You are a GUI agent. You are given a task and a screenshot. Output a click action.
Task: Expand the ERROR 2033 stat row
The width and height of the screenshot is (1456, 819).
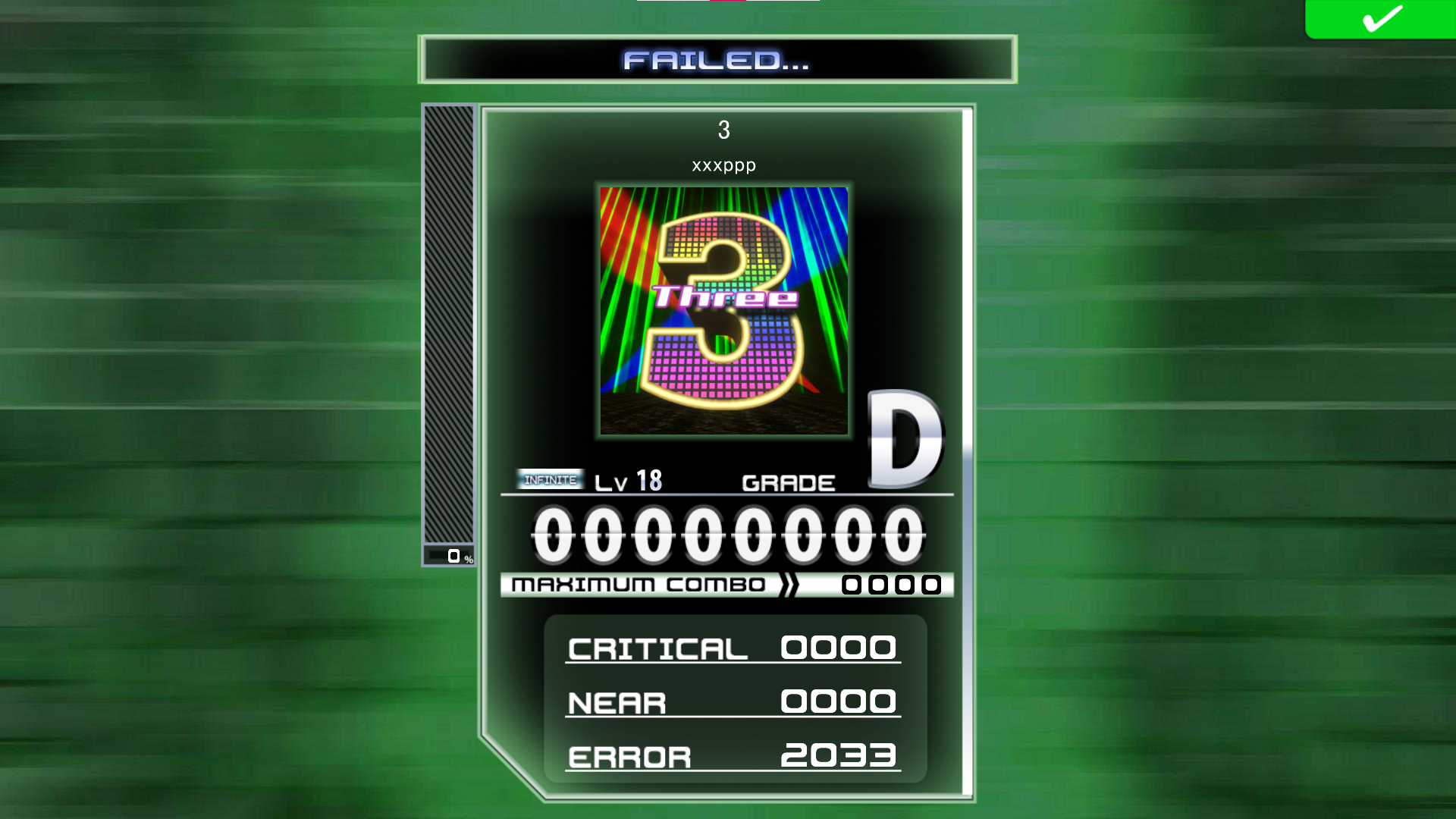[x=732, y=755]
